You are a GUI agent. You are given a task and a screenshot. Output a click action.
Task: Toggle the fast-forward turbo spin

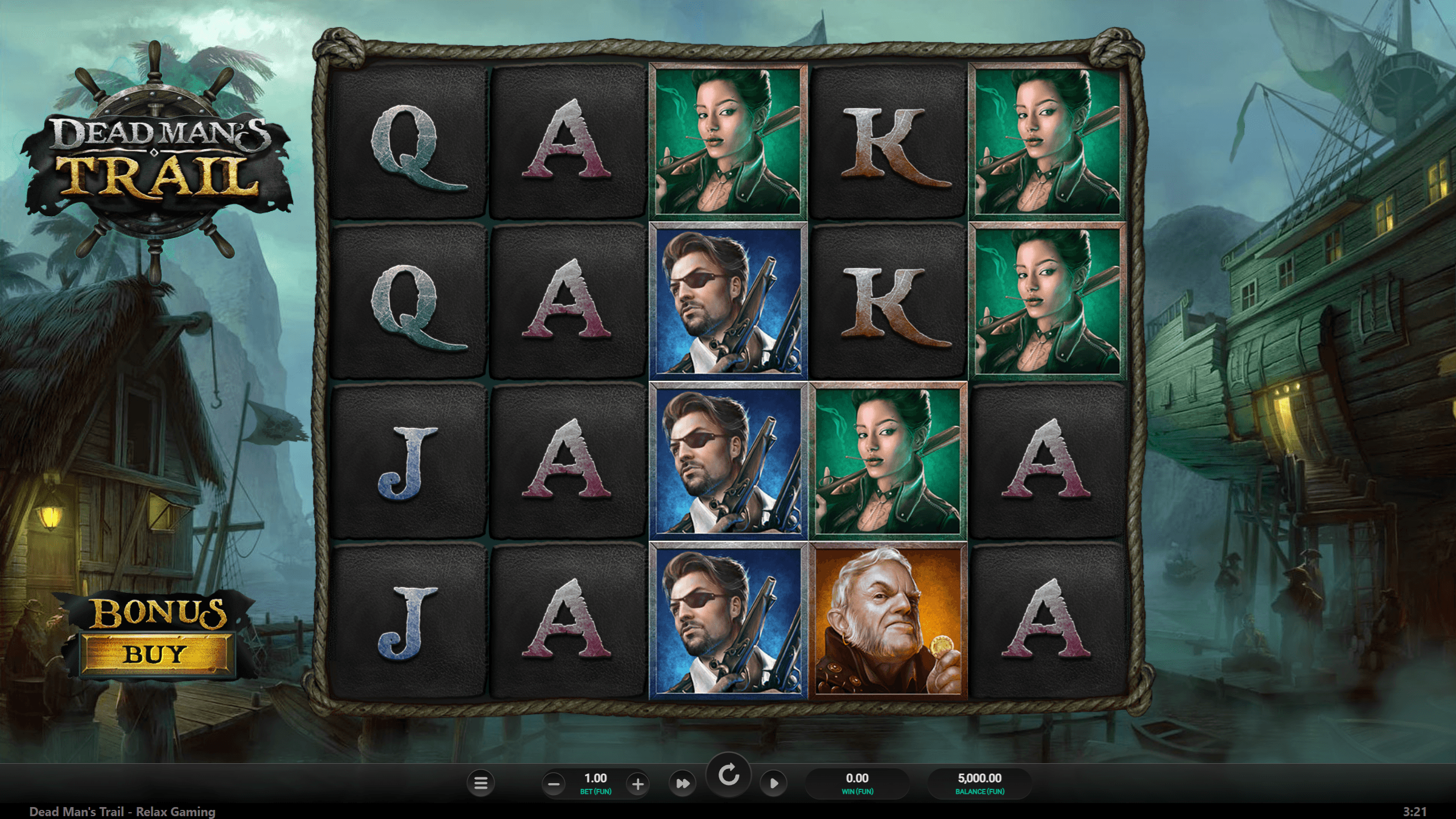coord(682,784)
